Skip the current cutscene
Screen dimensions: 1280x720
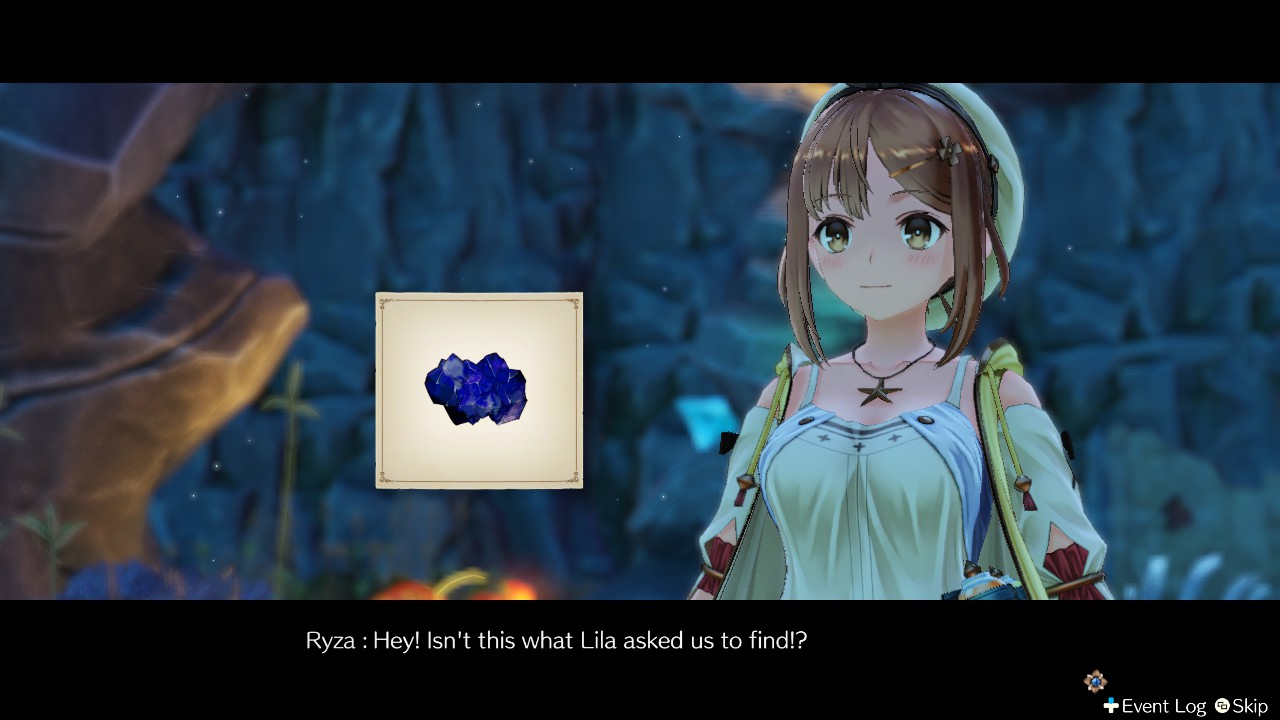click(1241, 706)
